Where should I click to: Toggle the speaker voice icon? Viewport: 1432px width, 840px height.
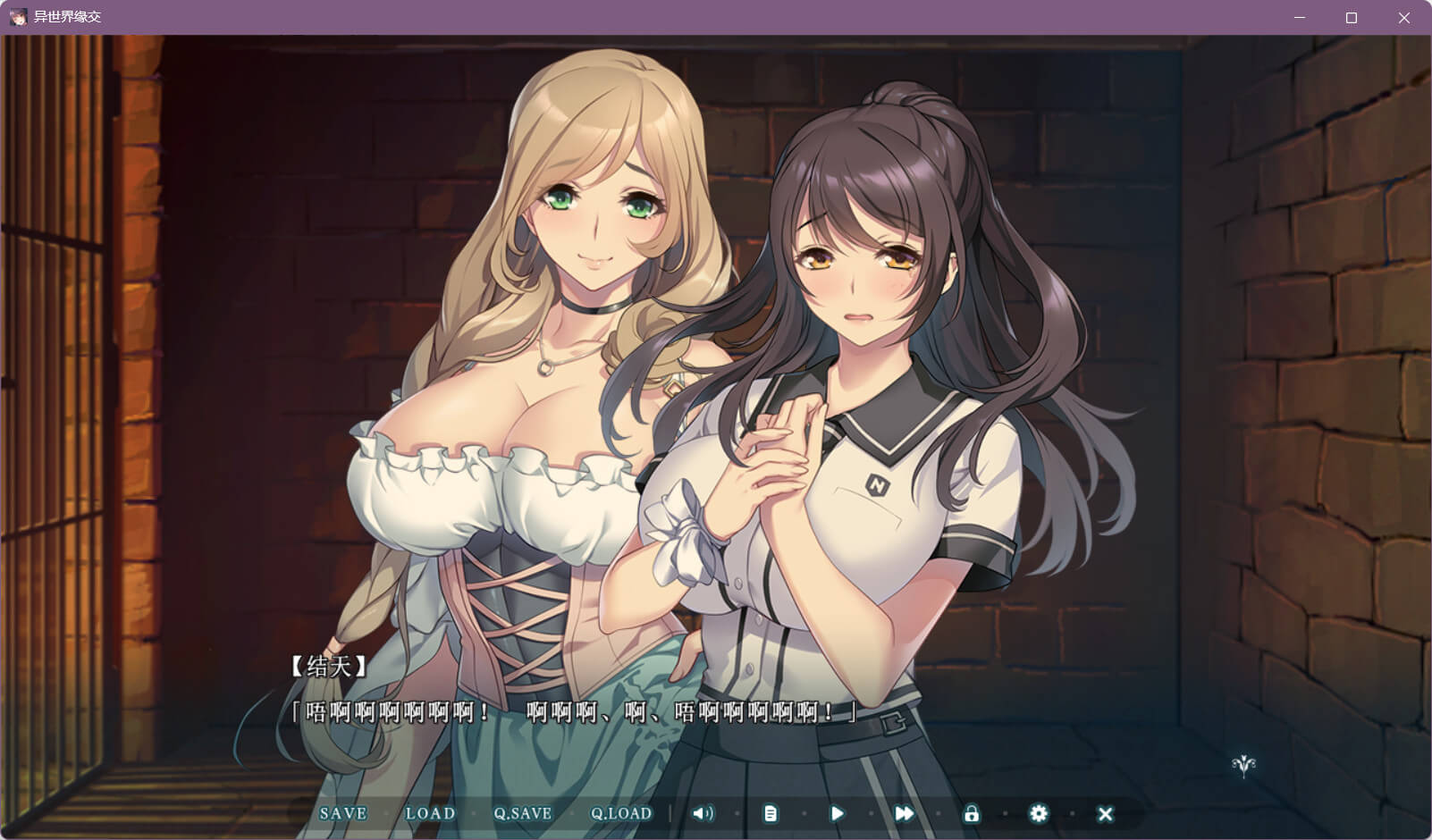[703, 813]
